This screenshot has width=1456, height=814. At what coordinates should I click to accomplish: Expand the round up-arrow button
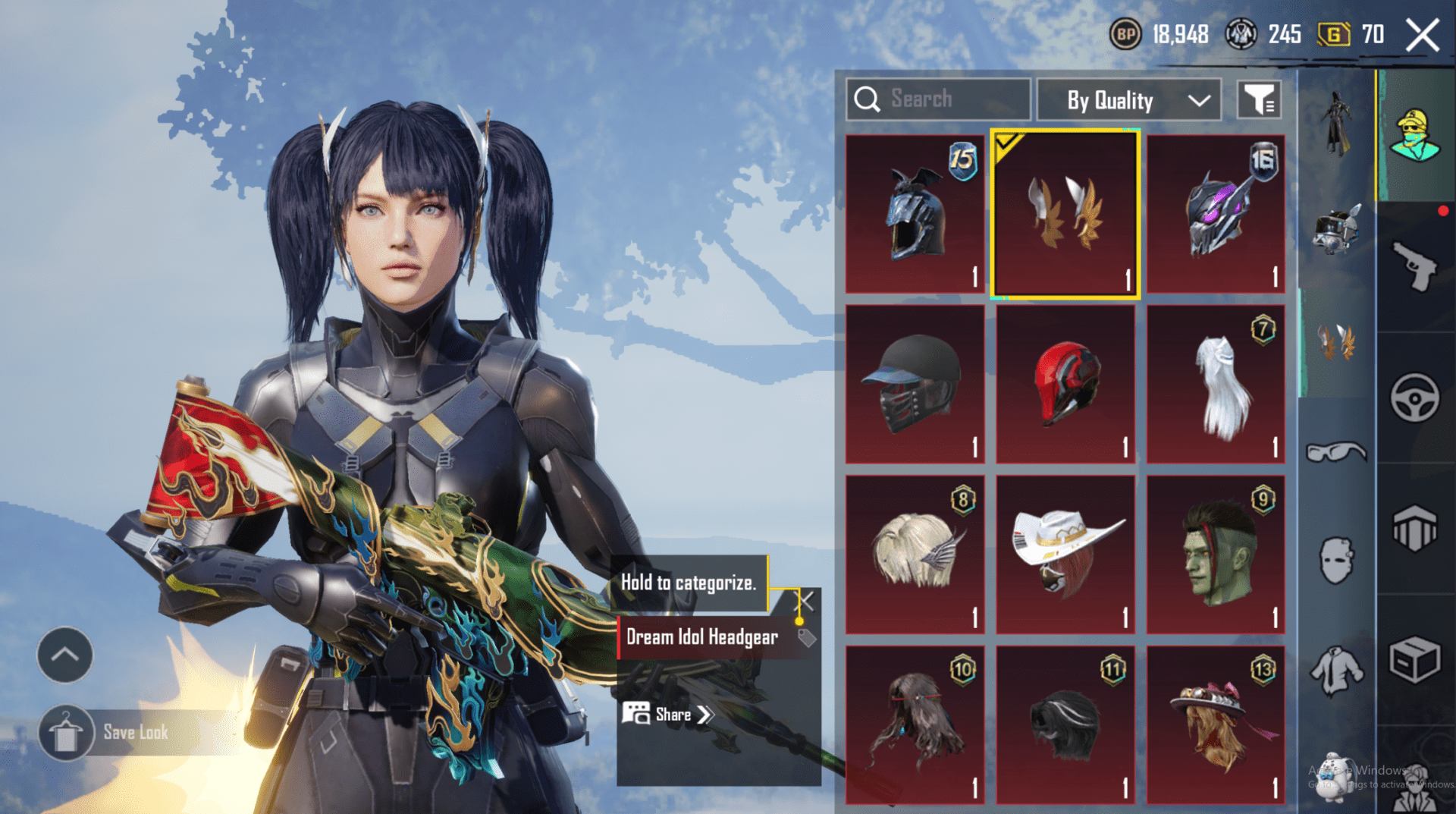(x=65, y=655)
